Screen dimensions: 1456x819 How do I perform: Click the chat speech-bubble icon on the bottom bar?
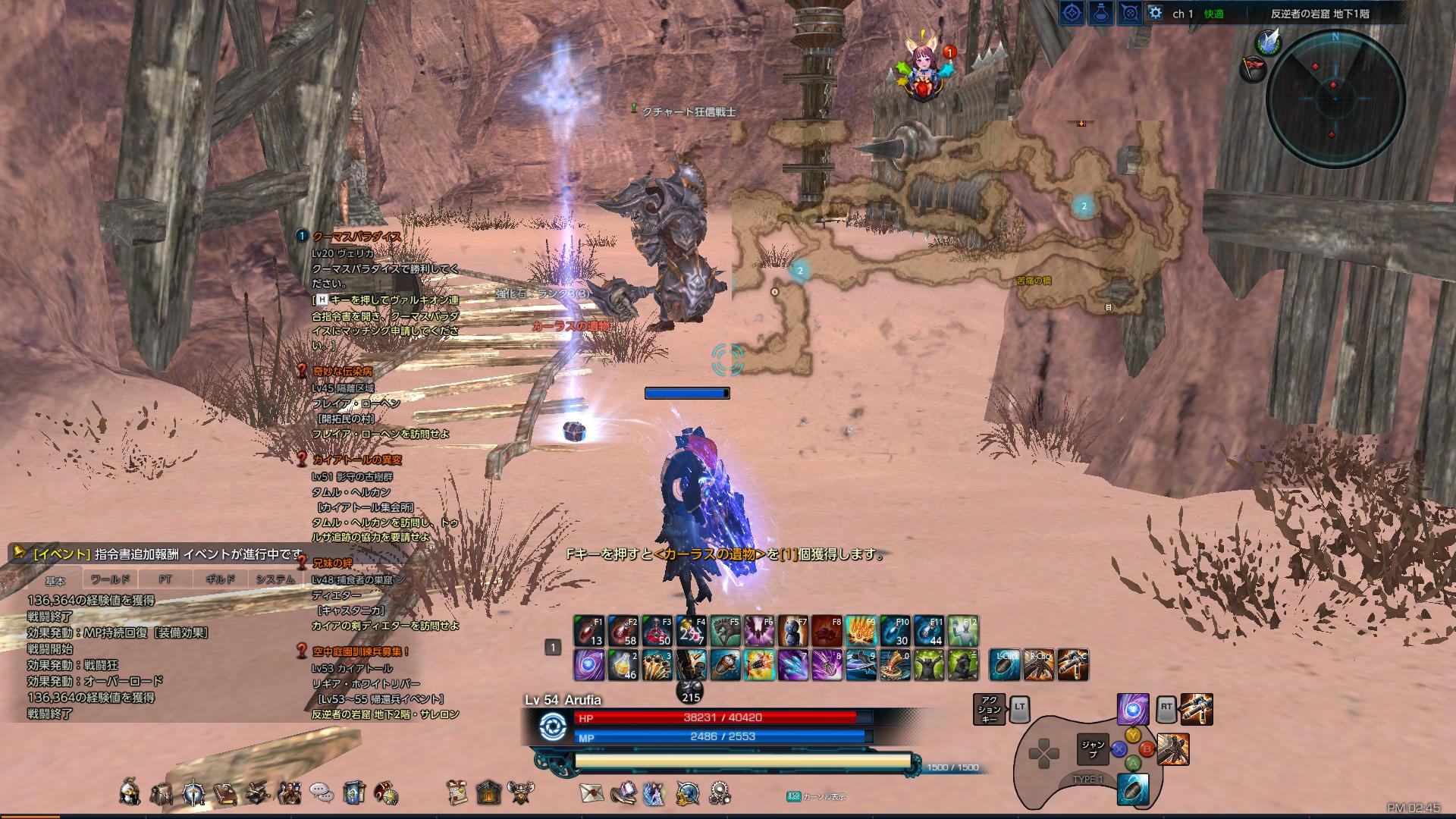tap(321, 793)
